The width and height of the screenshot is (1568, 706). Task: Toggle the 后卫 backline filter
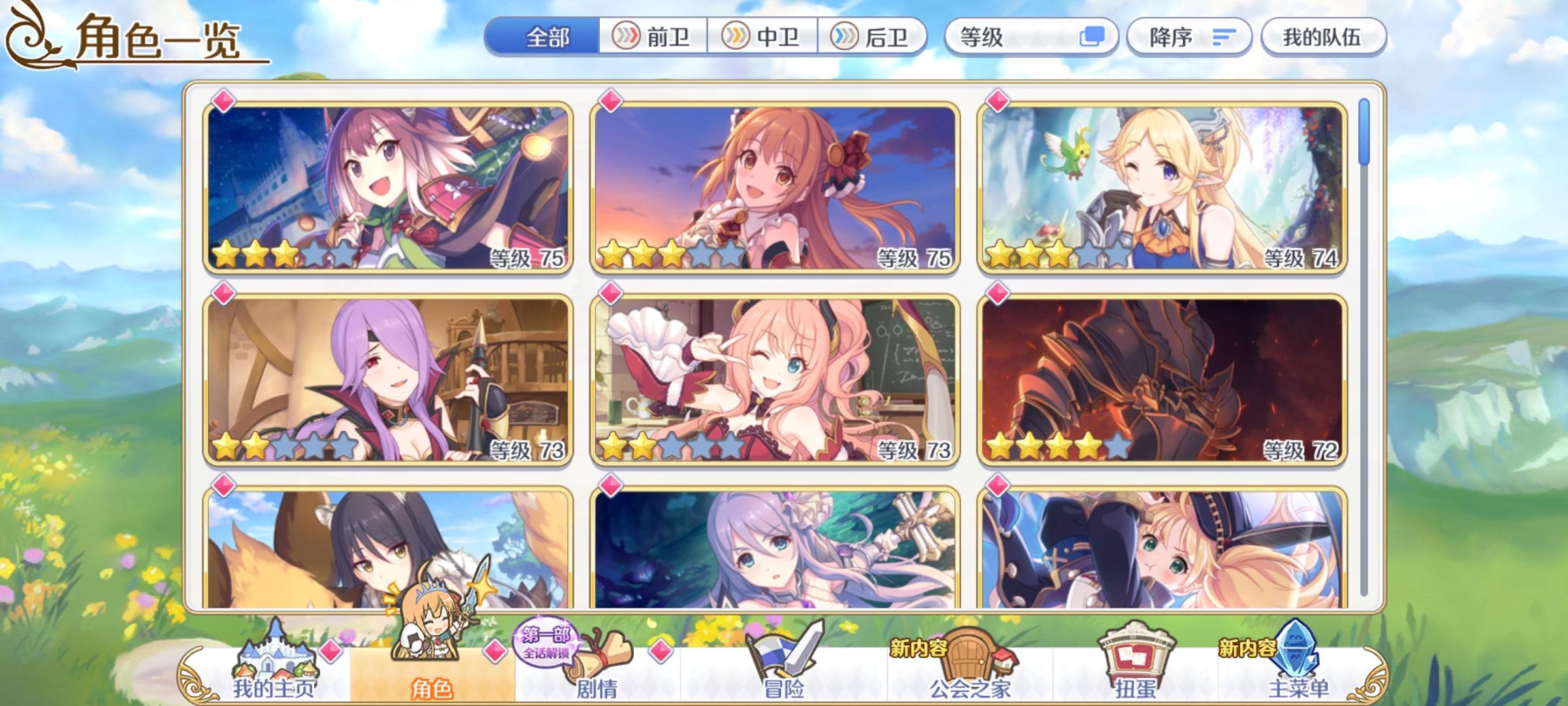875,37
